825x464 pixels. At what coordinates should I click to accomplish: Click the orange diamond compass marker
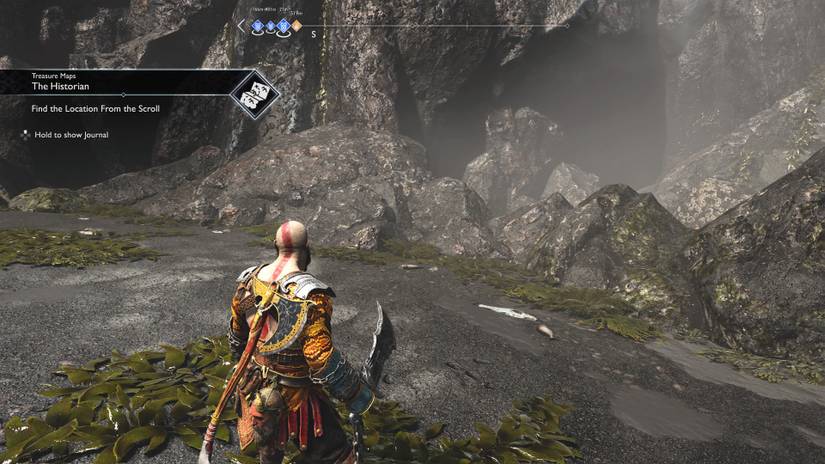click(x=296, y=25)
